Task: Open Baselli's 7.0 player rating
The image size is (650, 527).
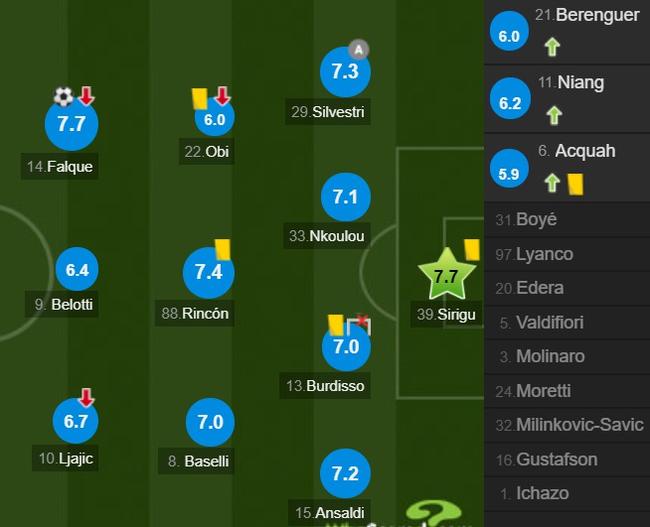Action: [x=210, y=422]
